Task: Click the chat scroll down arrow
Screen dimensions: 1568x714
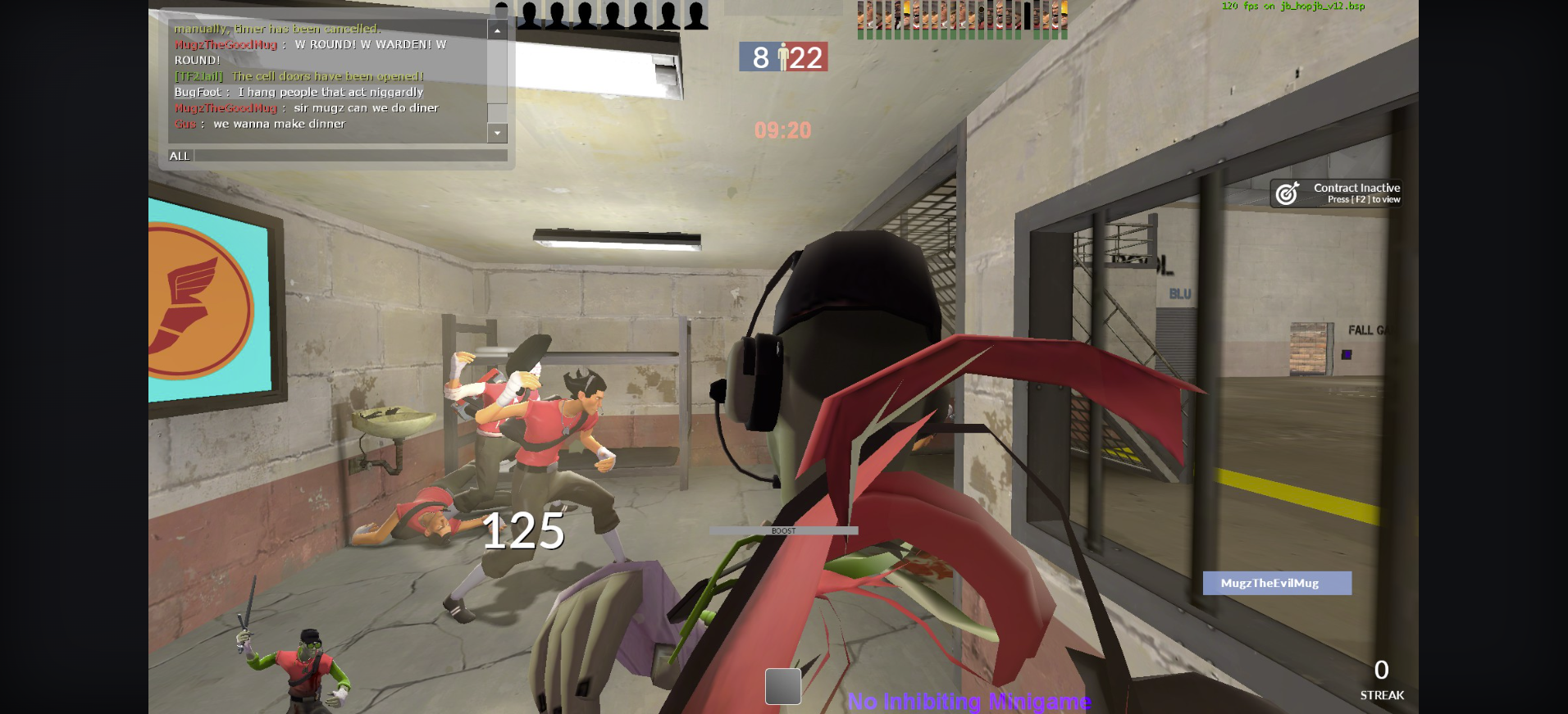Action: (497, 133)
